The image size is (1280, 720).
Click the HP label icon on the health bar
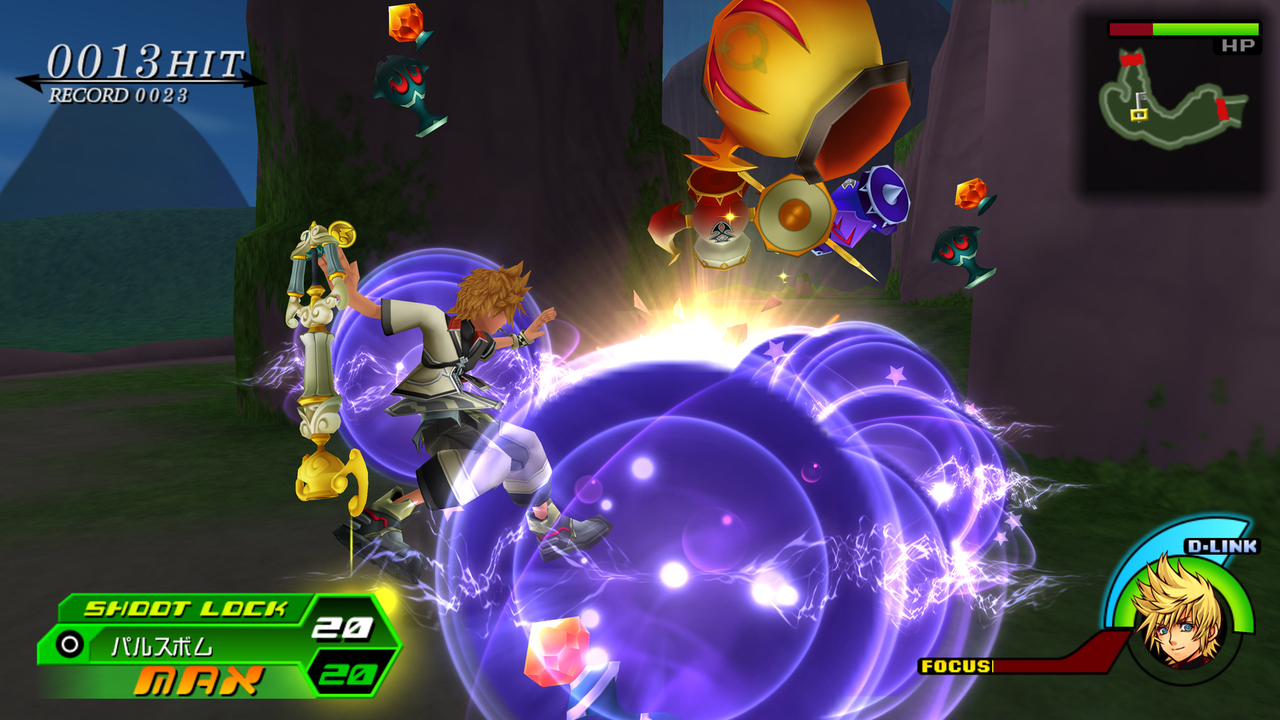pos(1238,45)
